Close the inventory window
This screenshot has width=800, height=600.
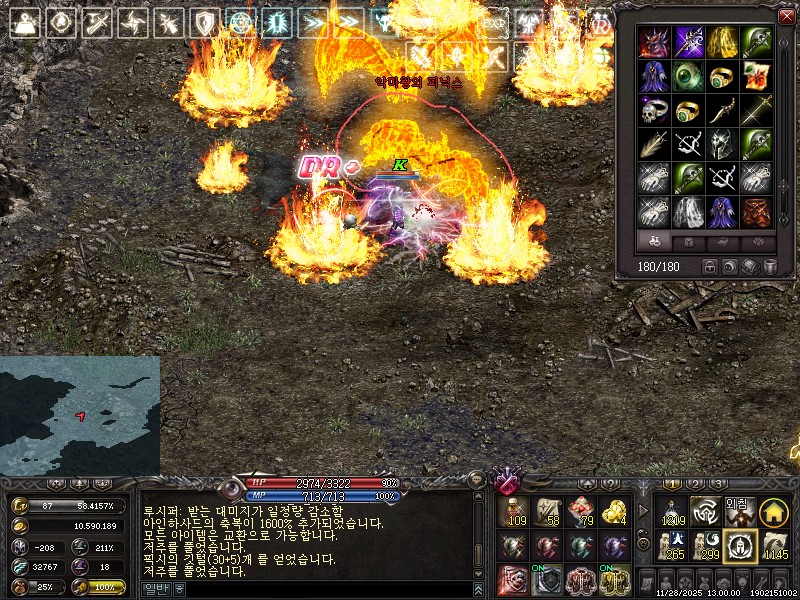[x=787, y=16]
